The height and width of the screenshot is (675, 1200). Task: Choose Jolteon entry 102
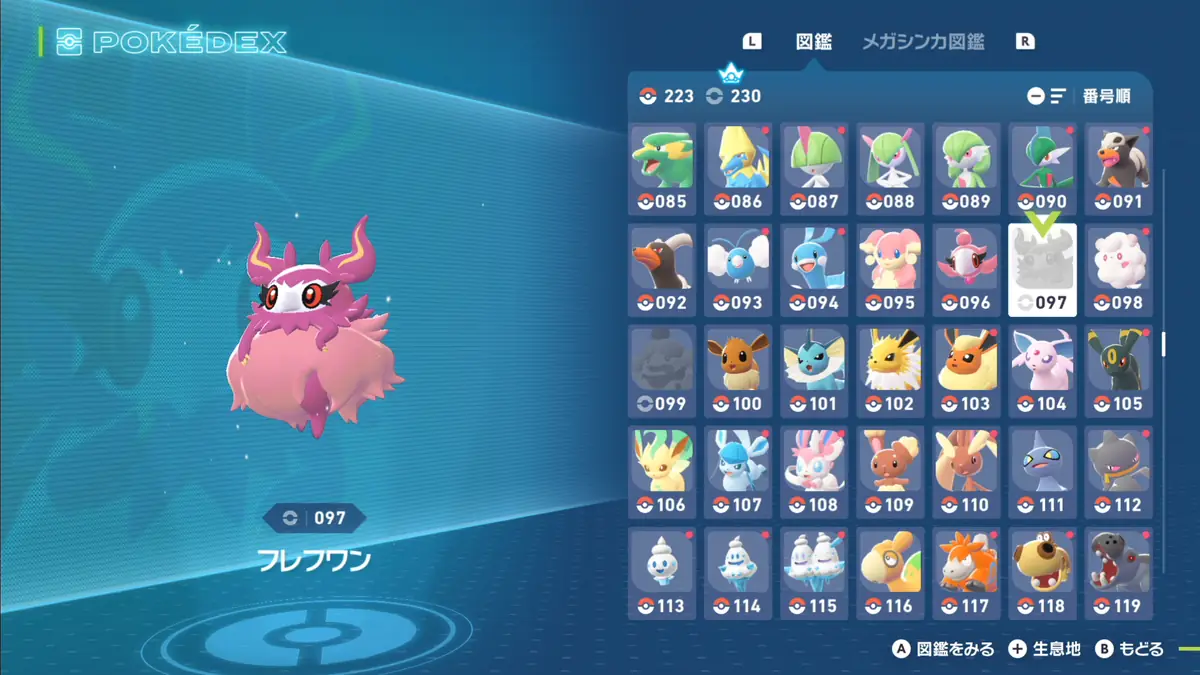tap(891, 371)
